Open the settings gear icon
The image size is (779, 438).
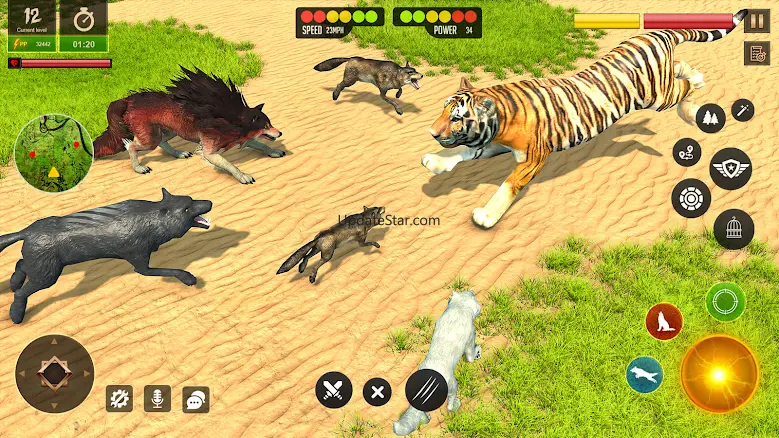120,398
